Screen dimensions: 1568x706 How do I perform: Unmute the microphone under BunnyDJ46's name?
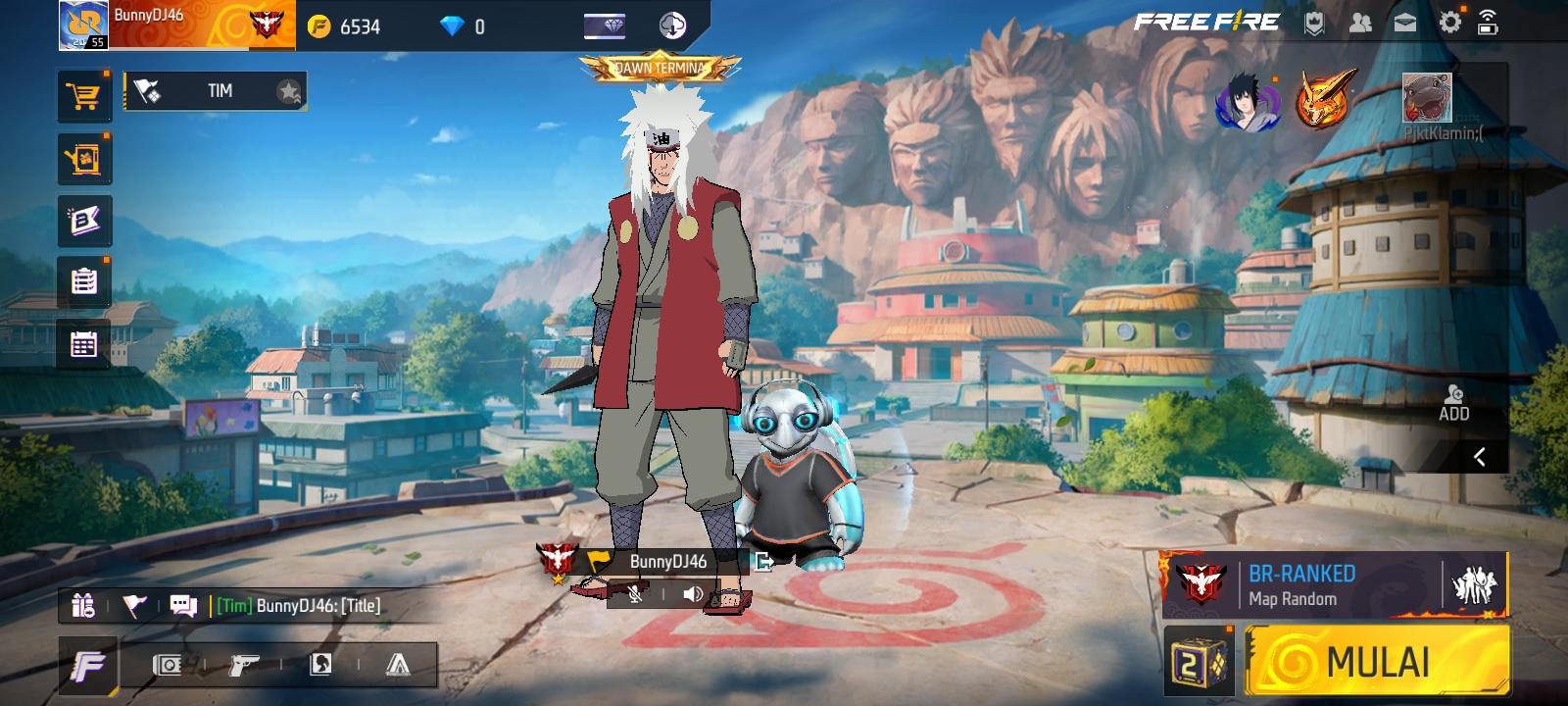pyautogui.click(x=635, y=593)
